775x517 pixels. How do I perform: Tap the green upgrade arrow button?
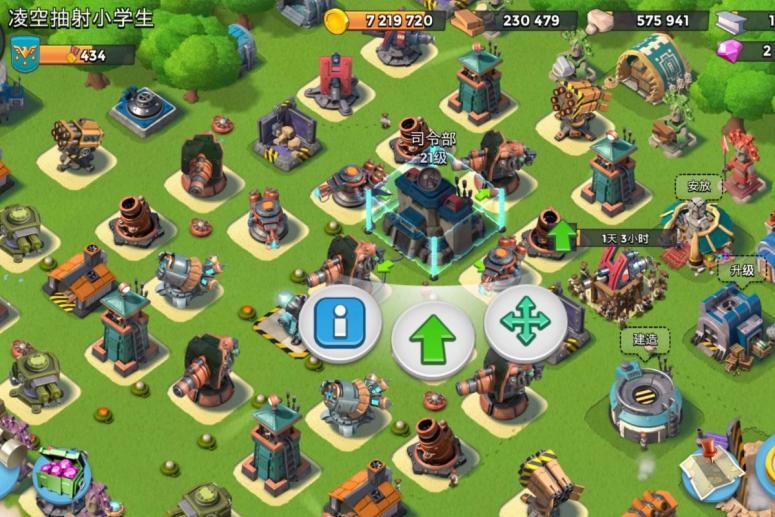pos(432,338)
